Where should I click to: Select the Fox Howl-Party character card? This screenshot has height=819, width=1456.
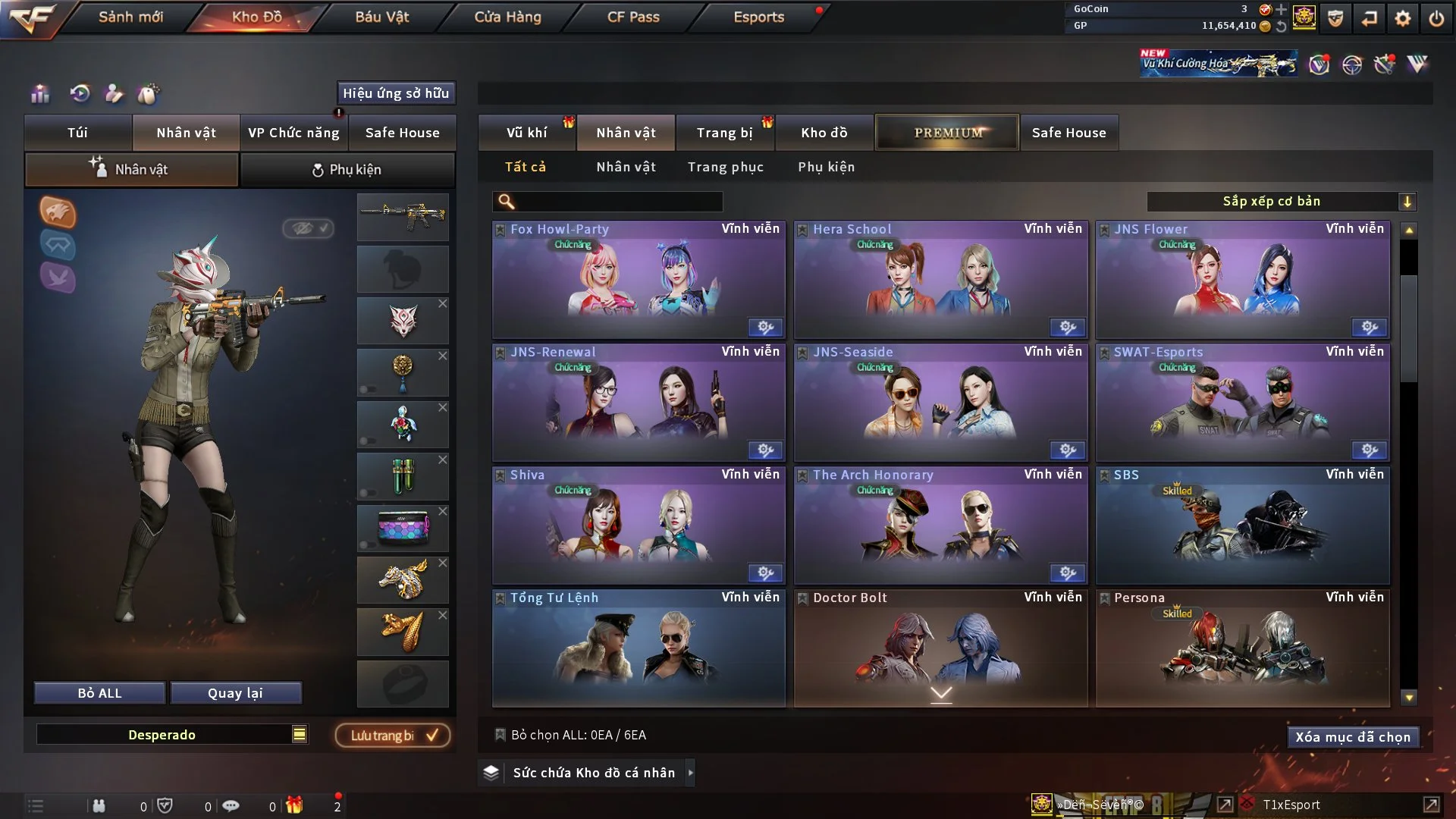tap(639, 280)
